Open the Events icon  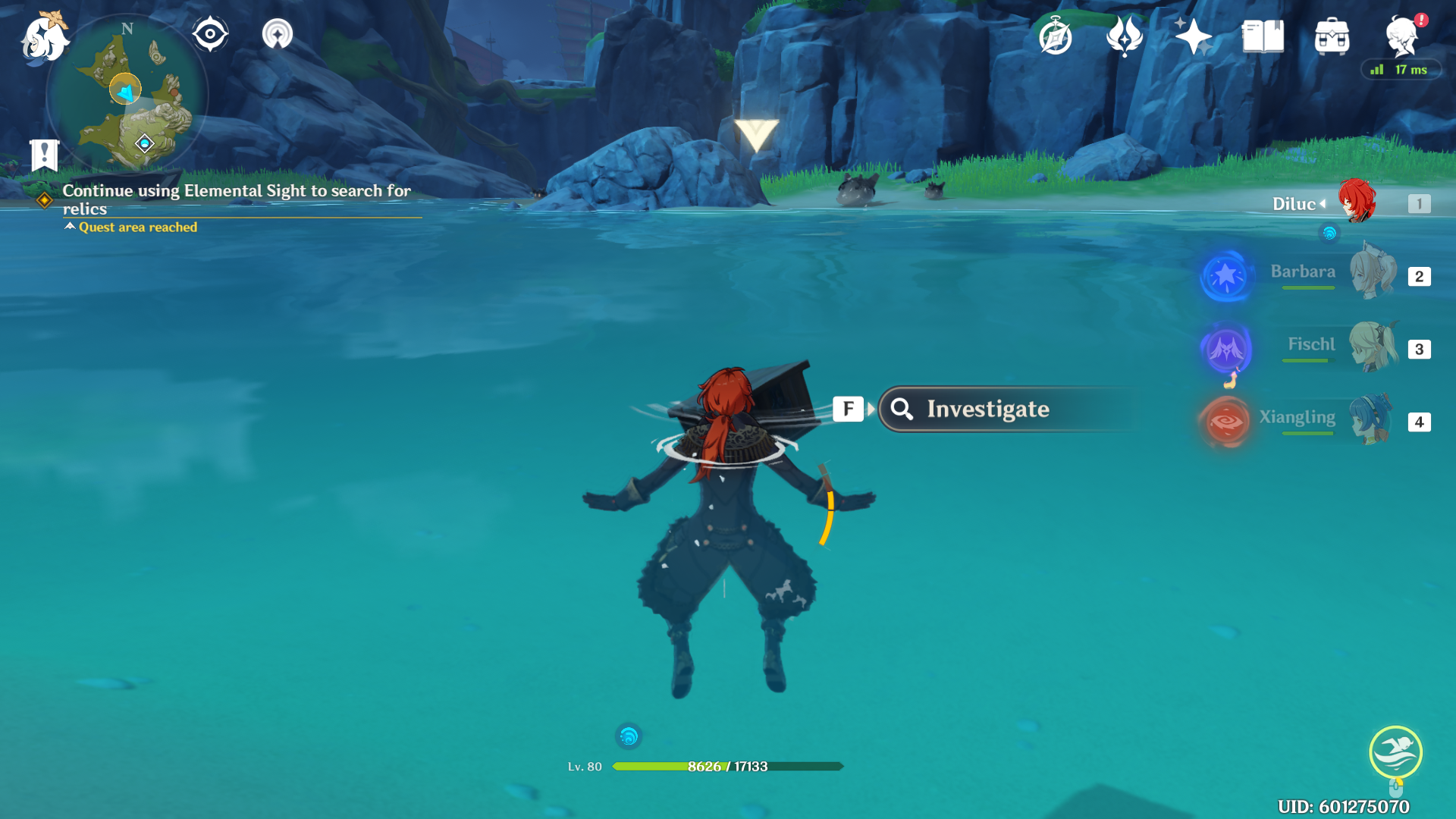click(1125, 36)
